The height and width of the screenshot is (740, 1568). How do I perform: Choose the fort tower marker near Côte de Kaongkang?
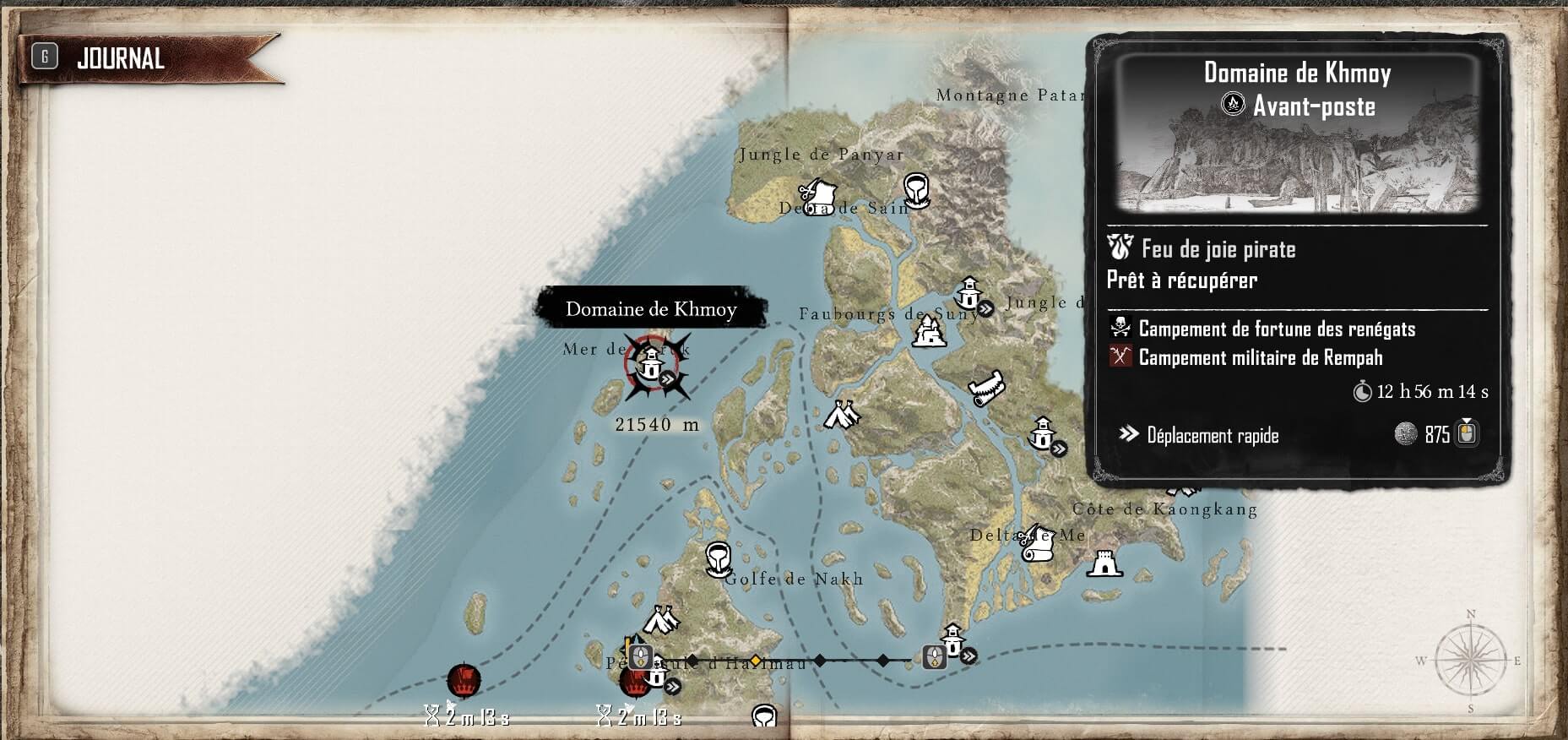coord(1104,563)
